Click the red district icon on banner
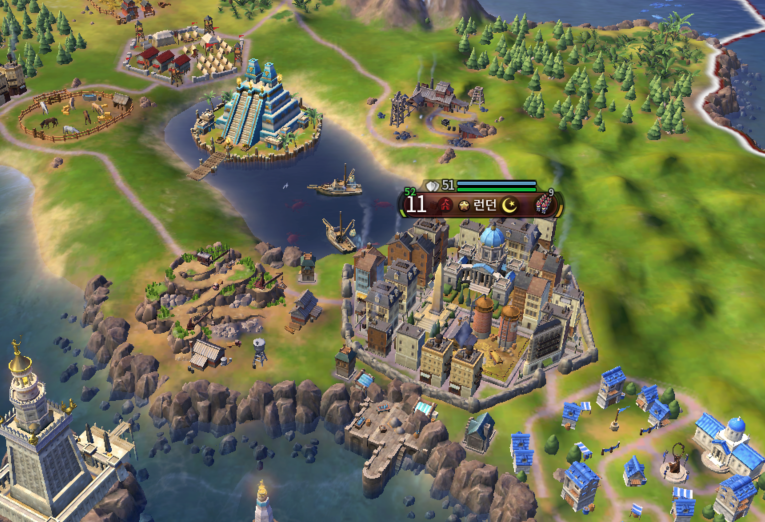Viewport: 765px width, 522px height. tap(444, 205)
